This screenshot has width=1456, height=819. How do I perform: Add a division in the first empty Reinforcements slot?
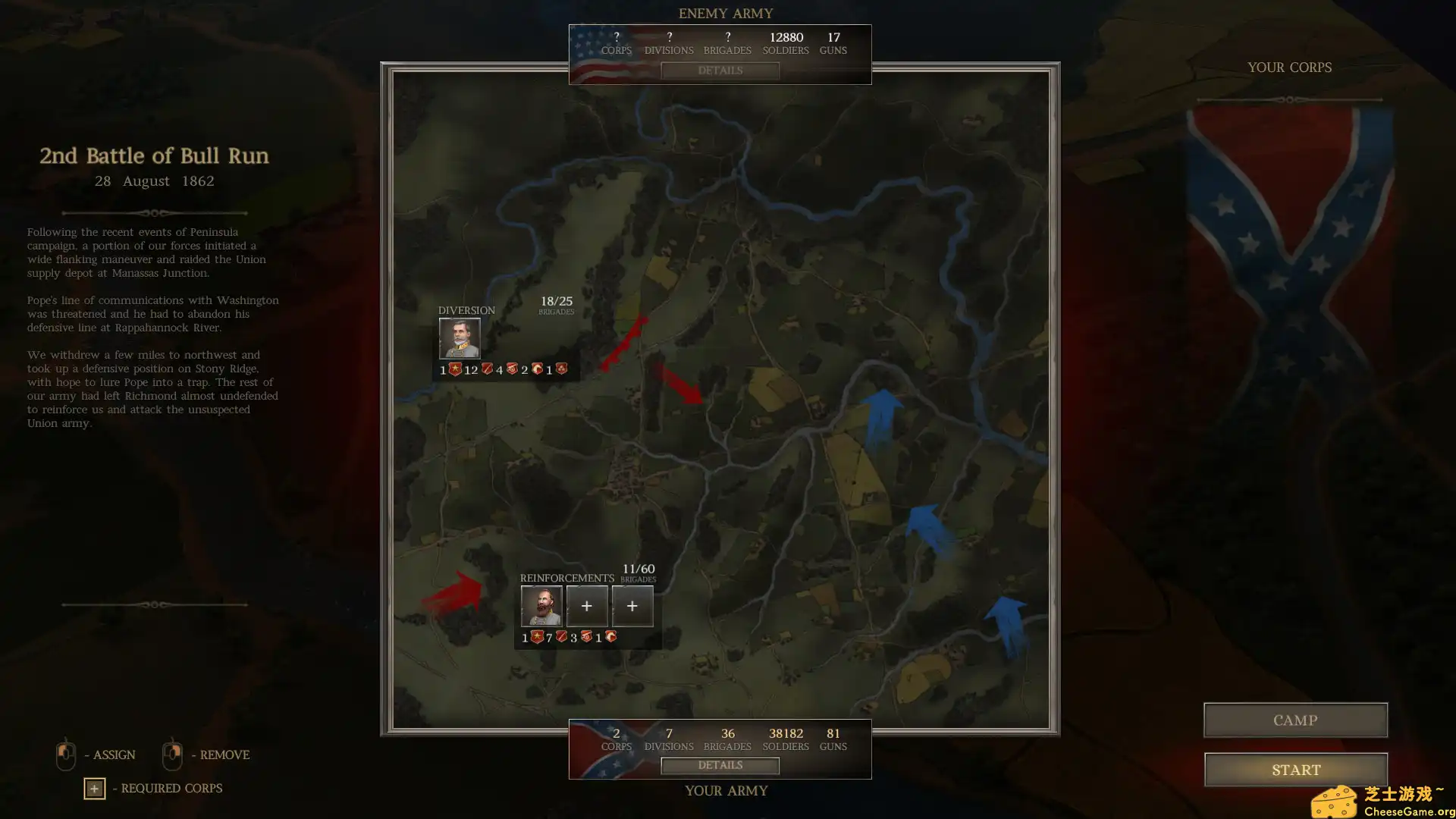pos(586,606)
